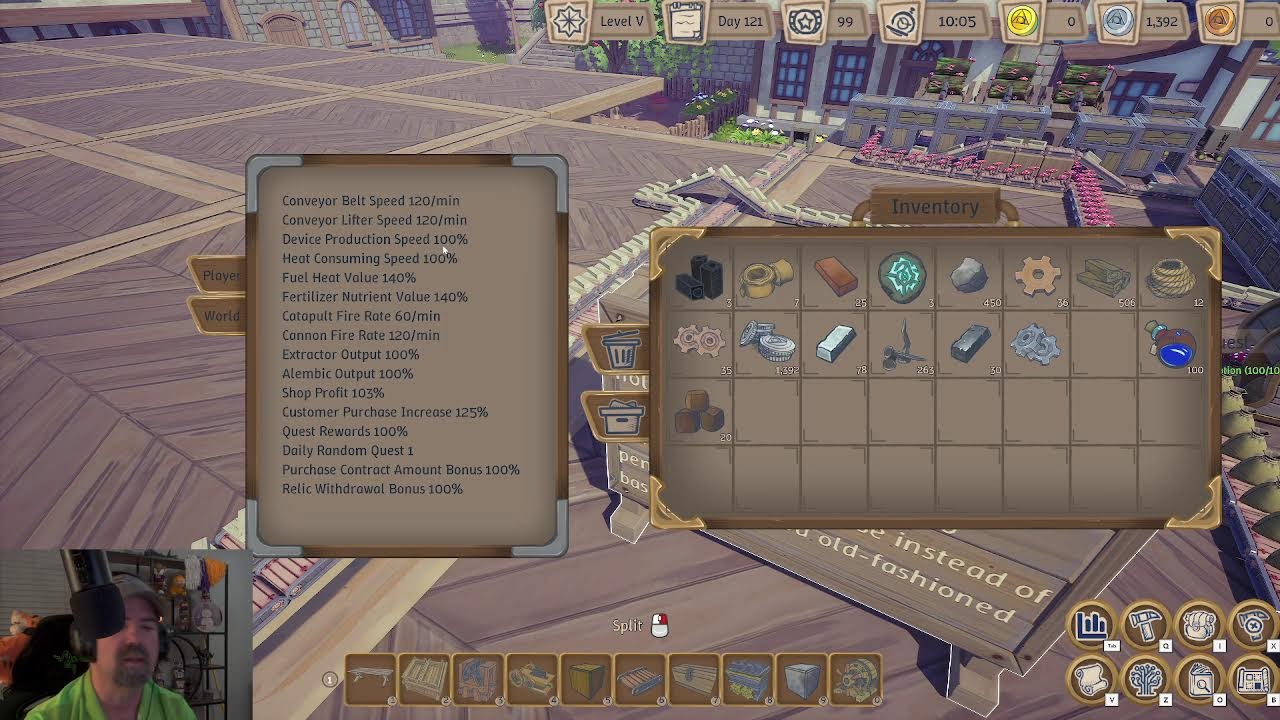This screenshot has height=720, width=1280.
Task: Choose the wooden planks stack
Action: click(1103, 277)
